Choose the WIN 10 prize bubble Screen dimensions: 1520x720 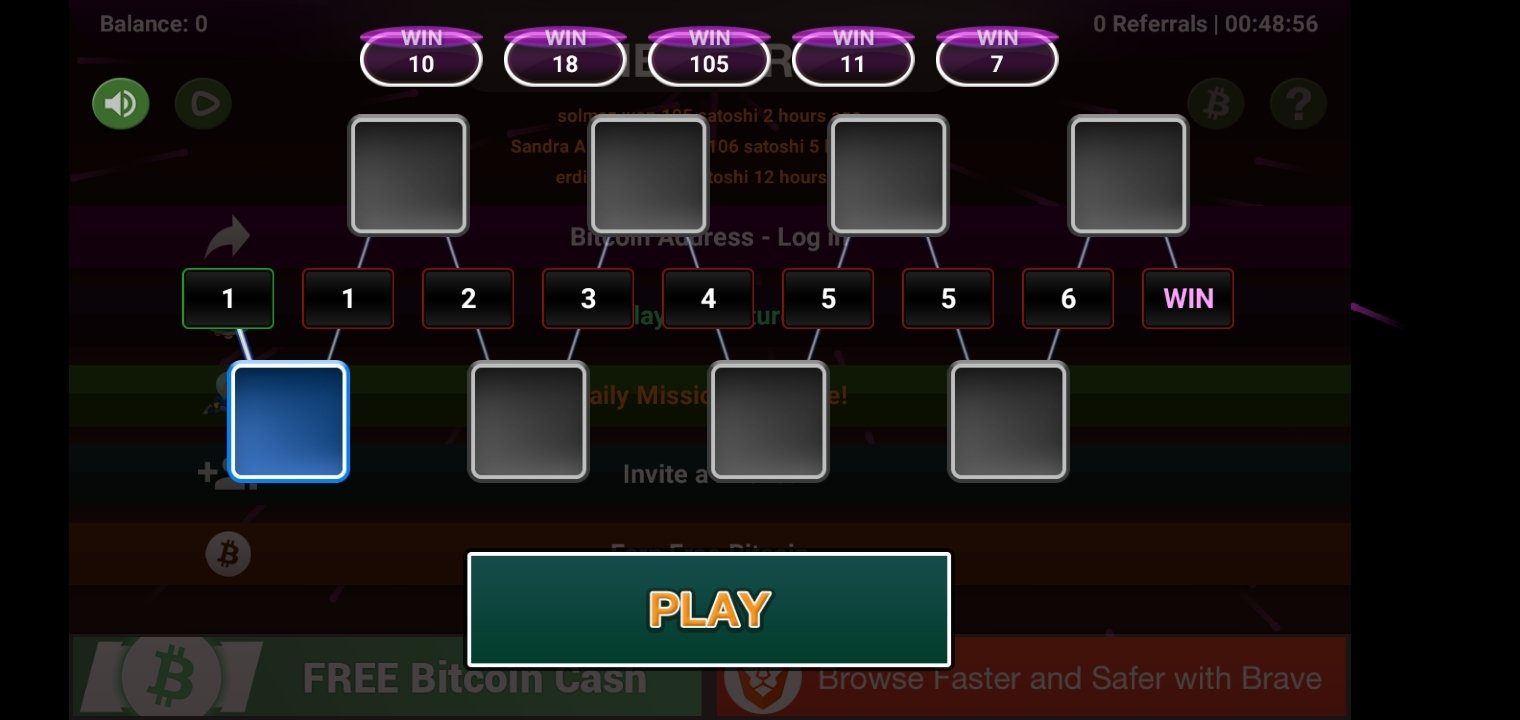(x=421, y=57)
